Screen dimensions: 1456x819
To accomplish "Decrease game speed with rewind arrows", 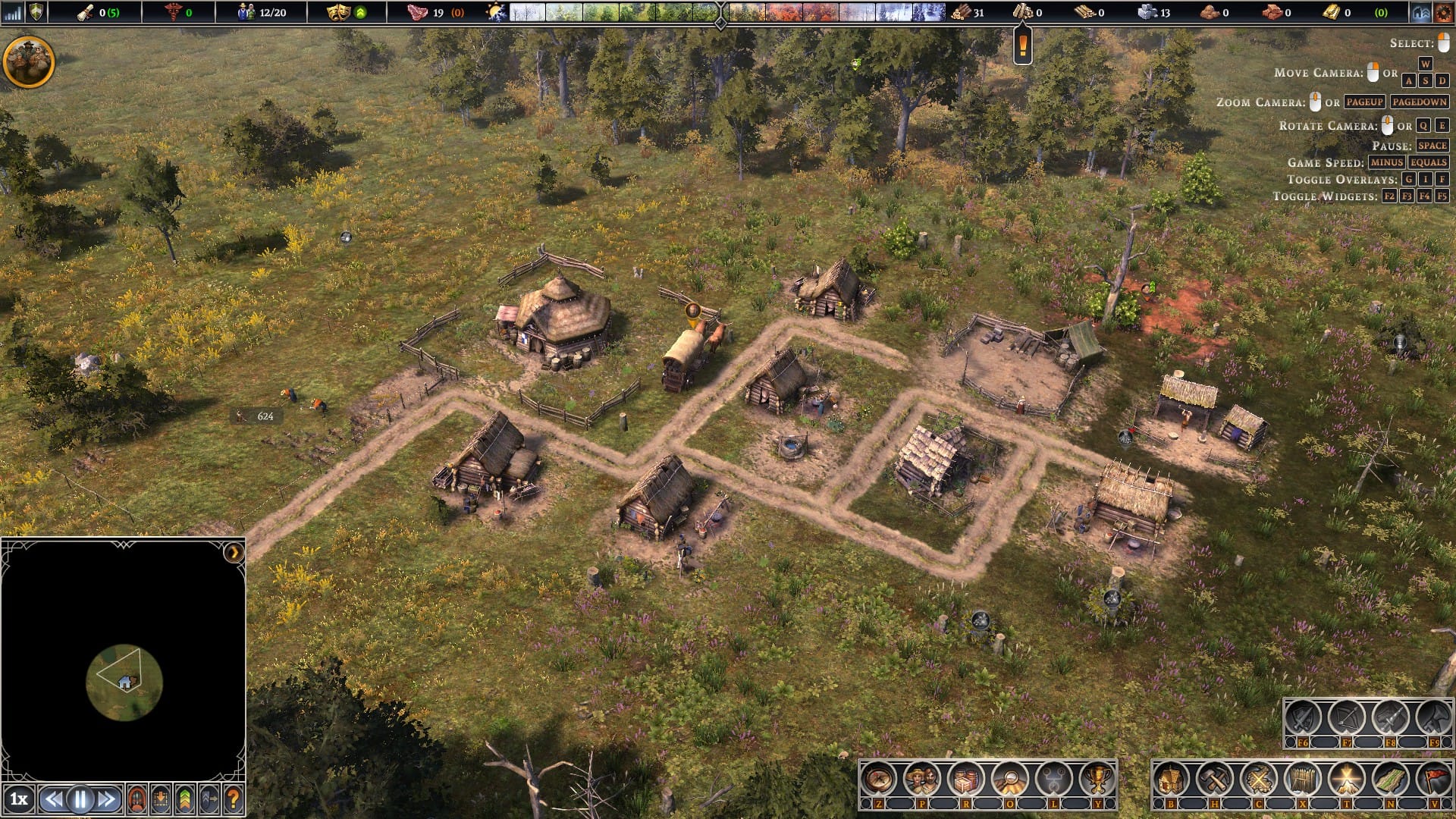I will point(53,799).
